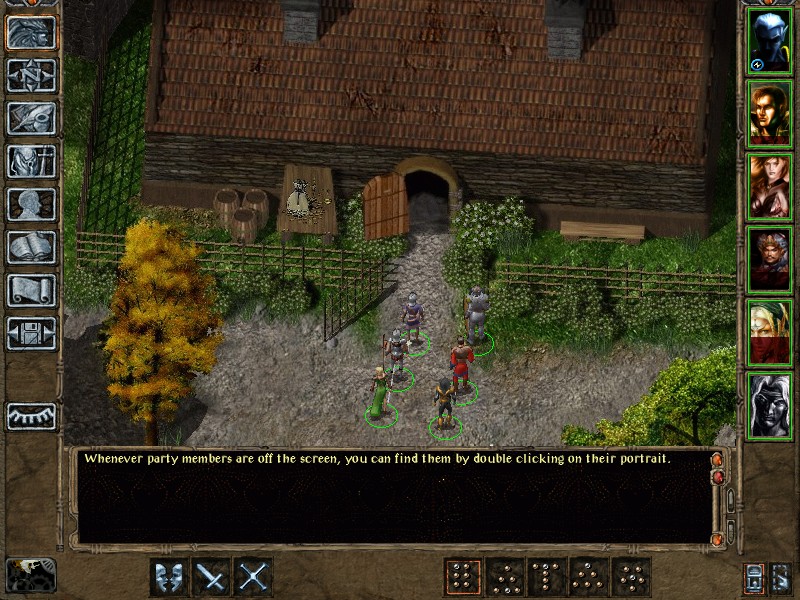Screen dimensions: 800x600
Task: Select the blue helmeted character portrait
Action: 769,41
